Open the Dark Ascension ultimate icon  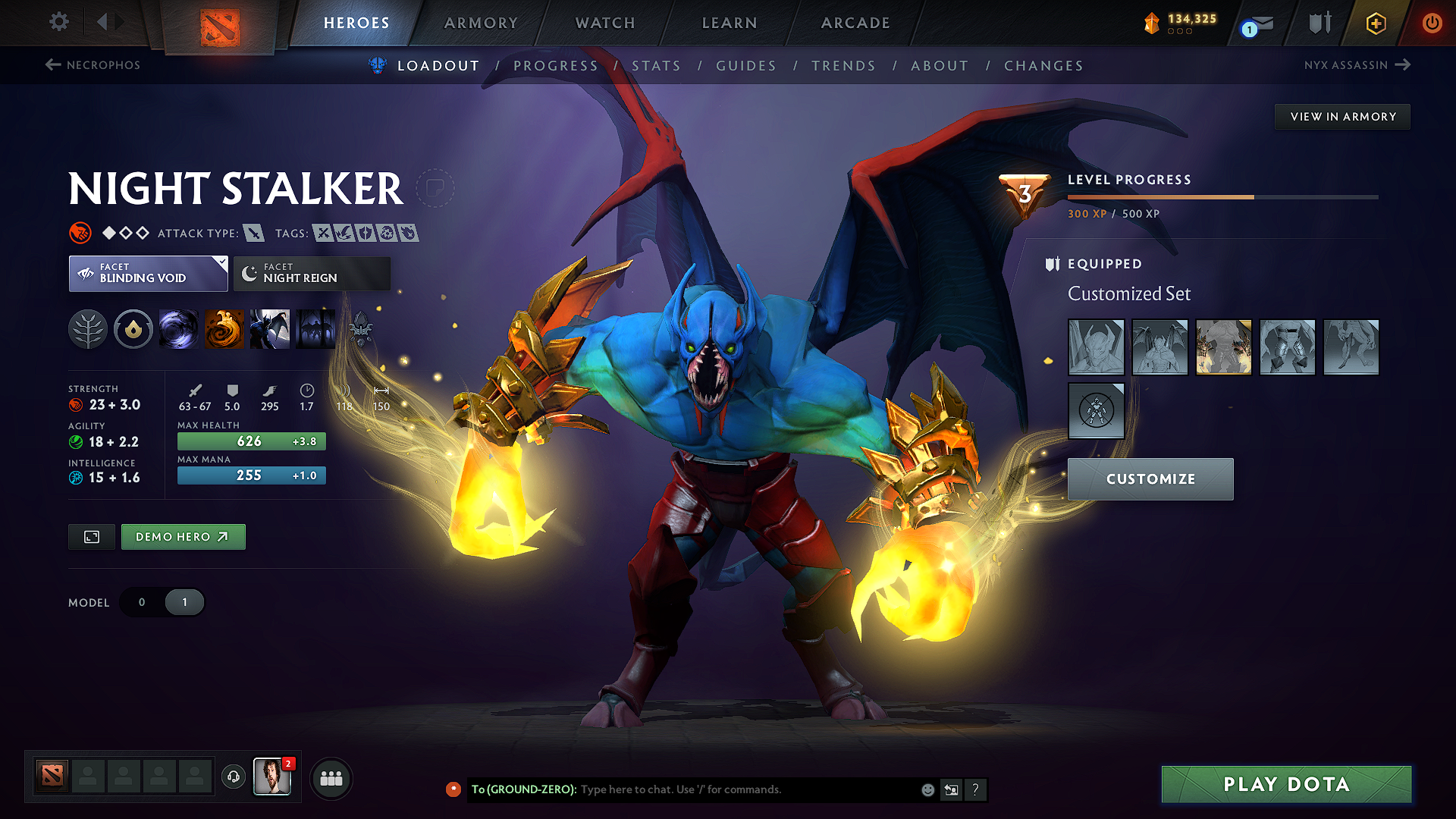315,329
